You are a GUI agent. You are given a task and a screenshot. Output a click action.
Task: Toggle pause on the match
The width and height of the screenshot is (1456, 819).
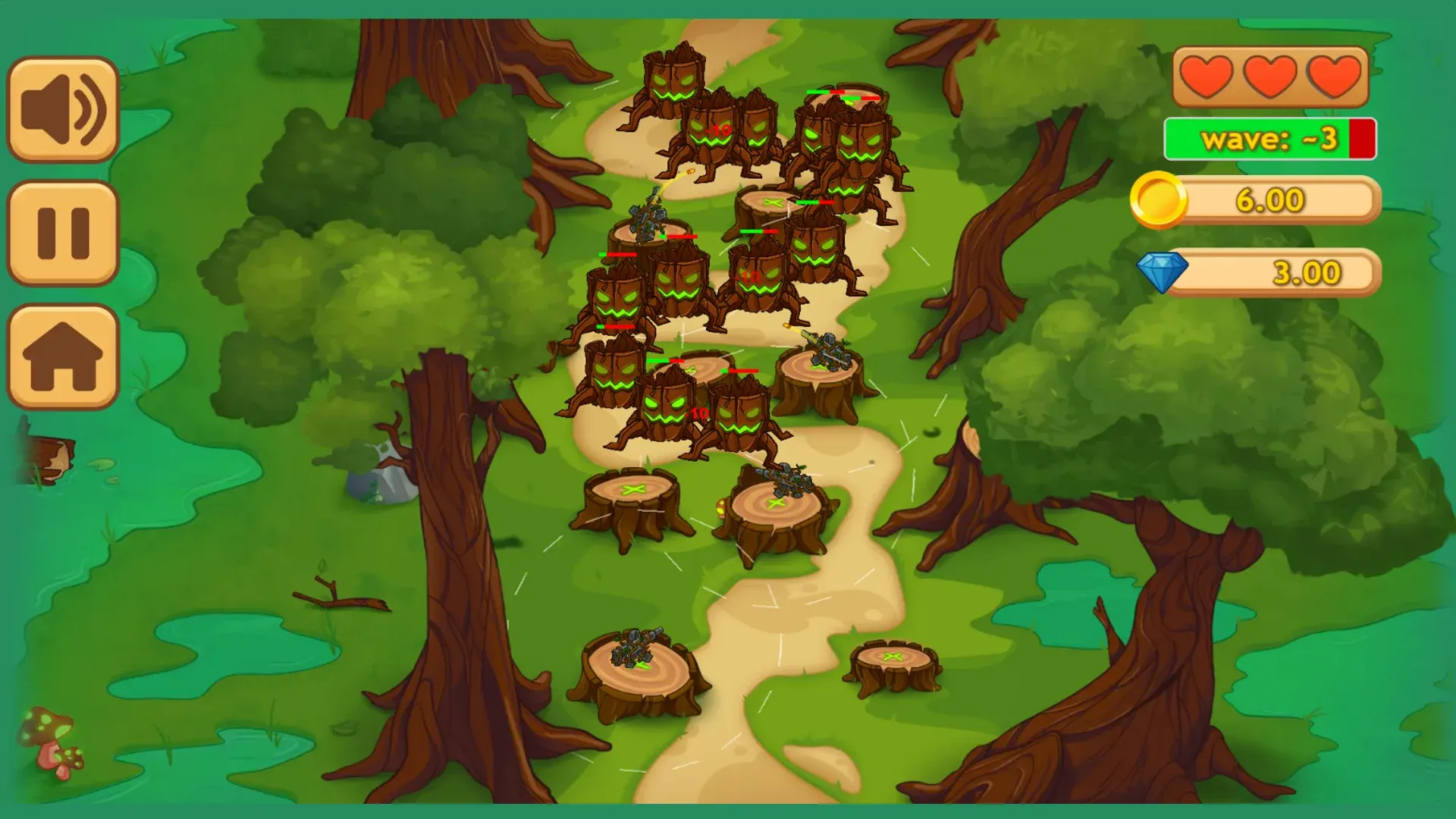(x=63, y=234)
